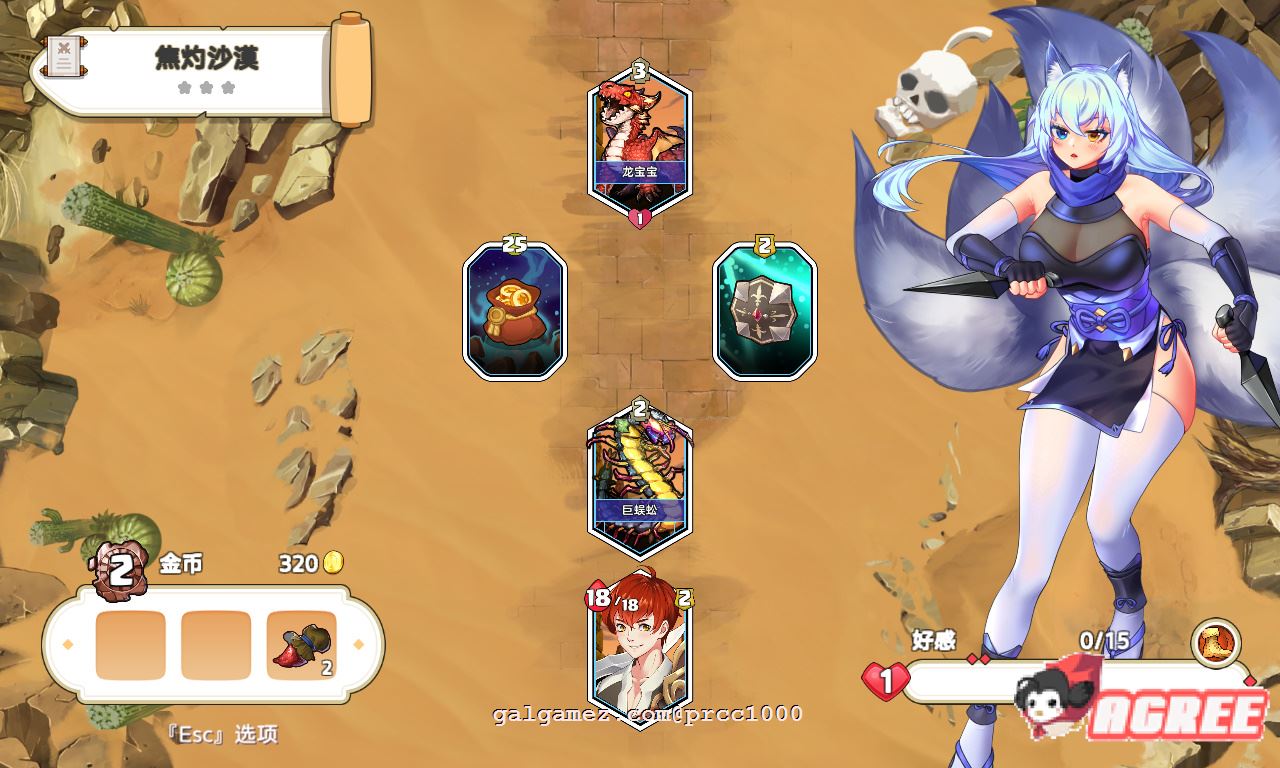The height and width of the screenshot is (768, 1280).
Task: Pick the green shield compass card
Action: [x=763, y=310]
